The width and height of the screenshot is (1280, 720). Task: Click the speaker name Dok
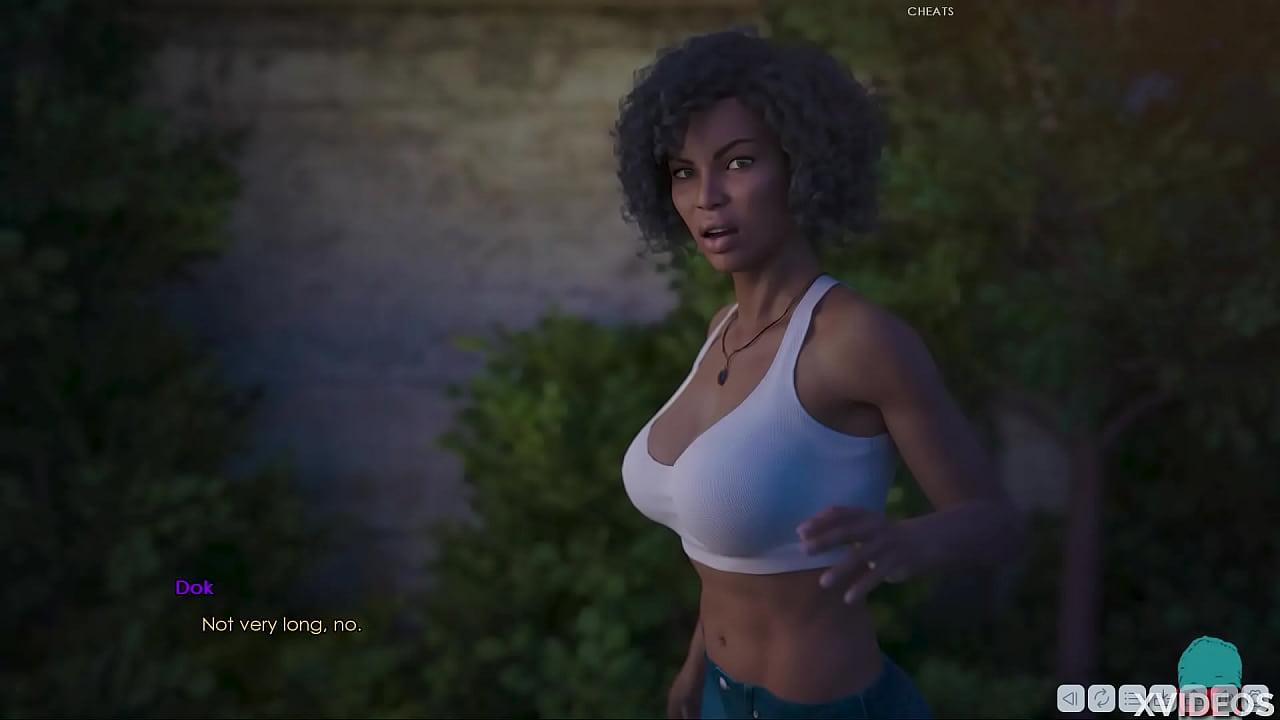pyautogui.click(x=194, y=588)
